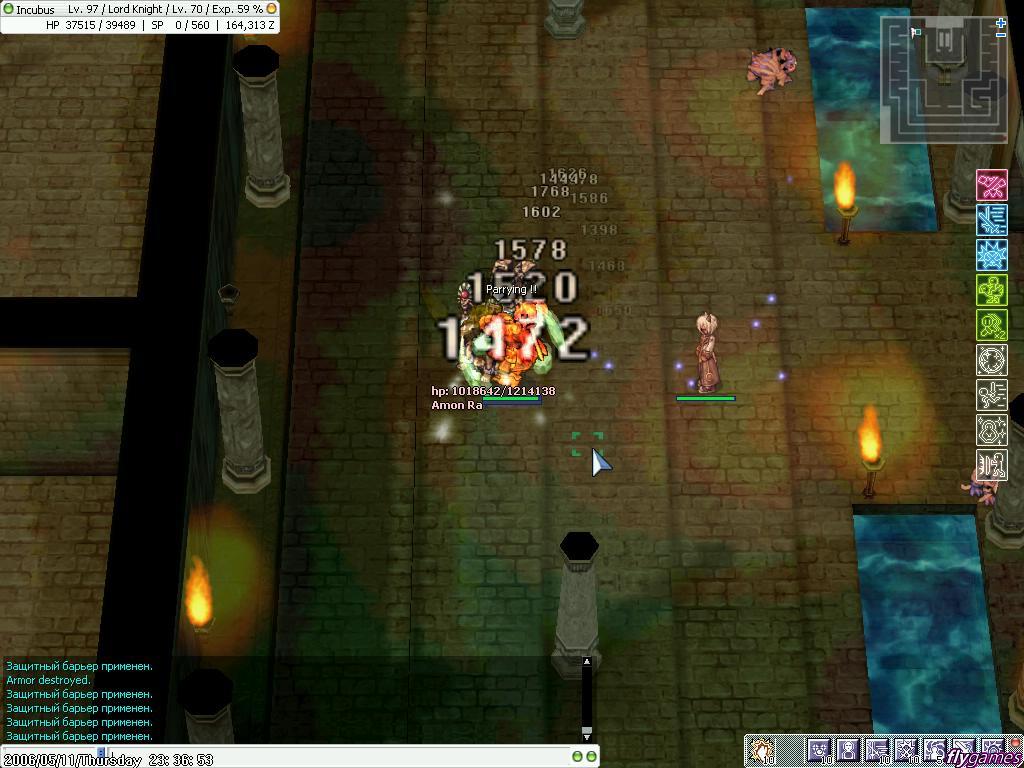Select the green x2 figure status icon
Screen dimensions: 1024x768
tap(991, 325)
